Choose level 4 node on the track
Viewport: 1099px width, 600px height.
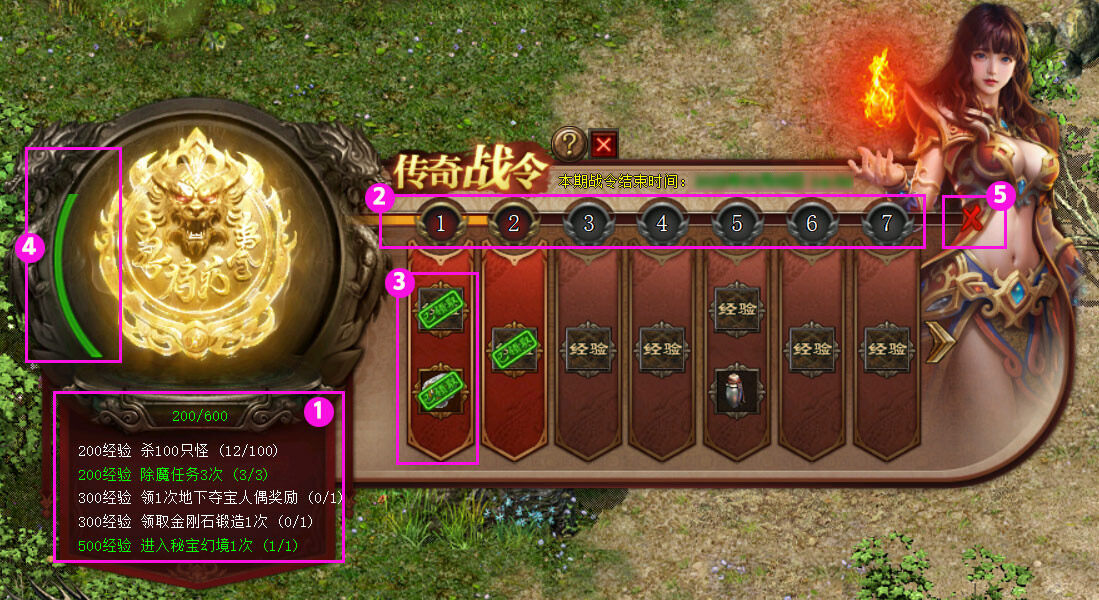click(x=662, y=223)
